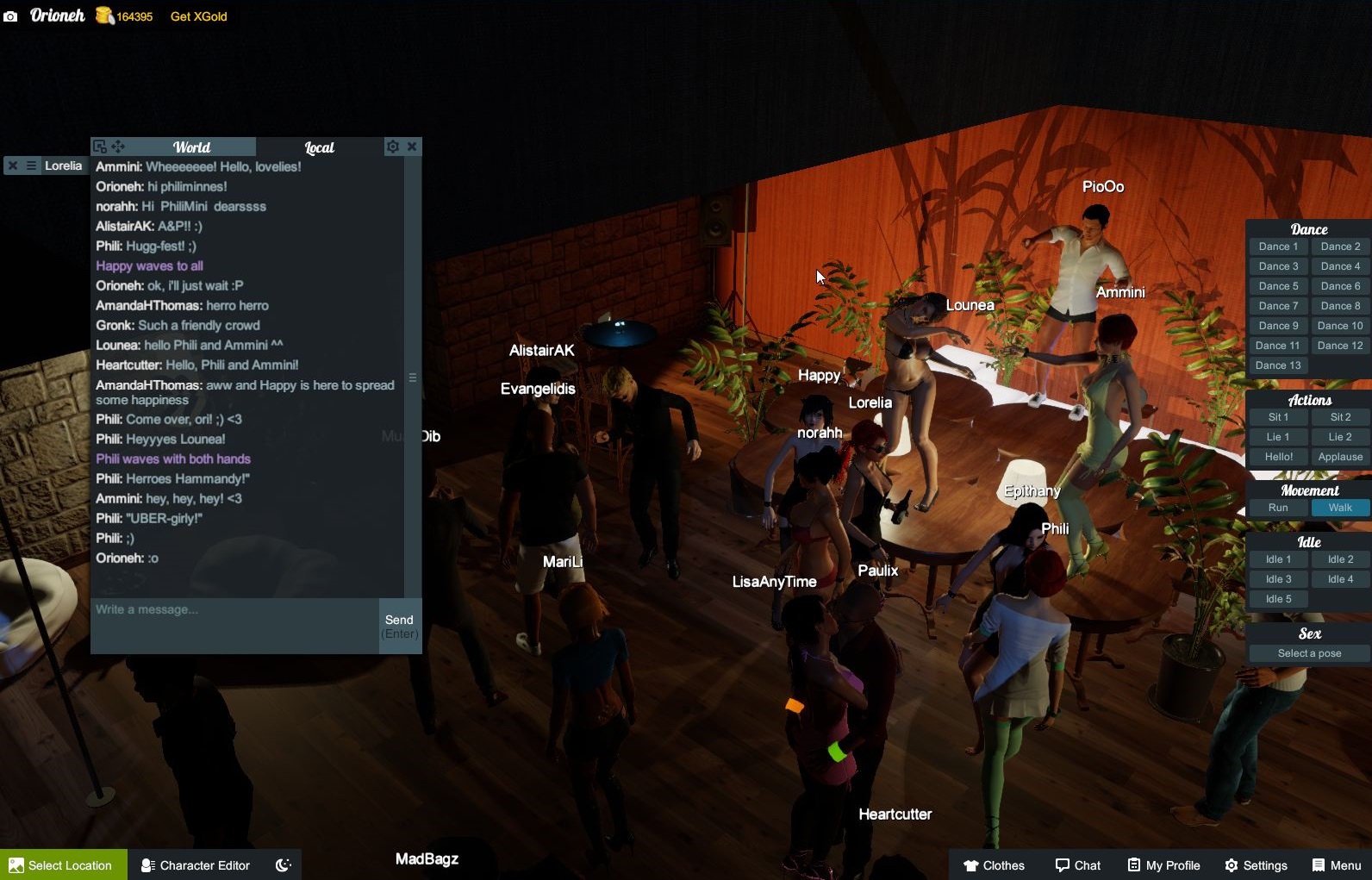Screen dimensions: 1372x880
Task: Open Select Location panel
Action: pyautogui.click(x=62, y=865)
